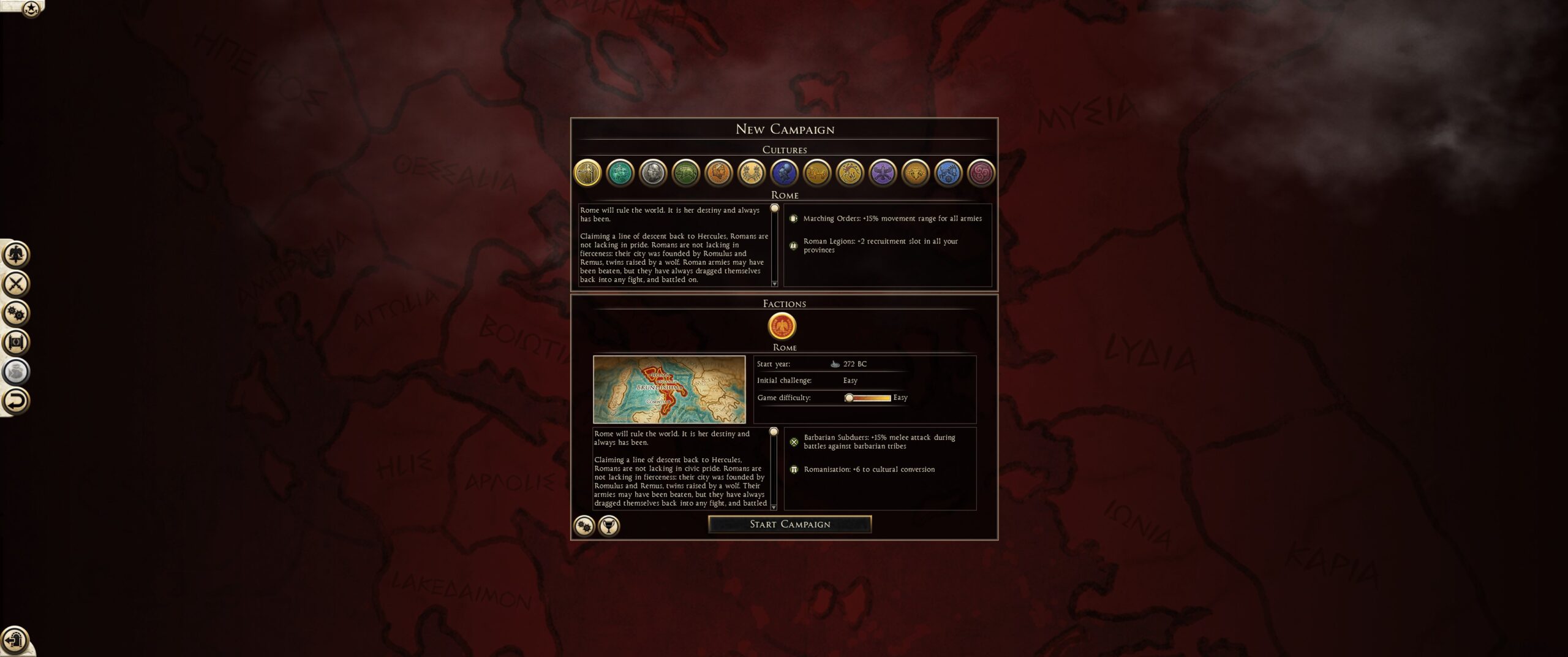Open the sidebar gears options menu
This screenshot has width=1568, height=657.
(x=16, y=313)
